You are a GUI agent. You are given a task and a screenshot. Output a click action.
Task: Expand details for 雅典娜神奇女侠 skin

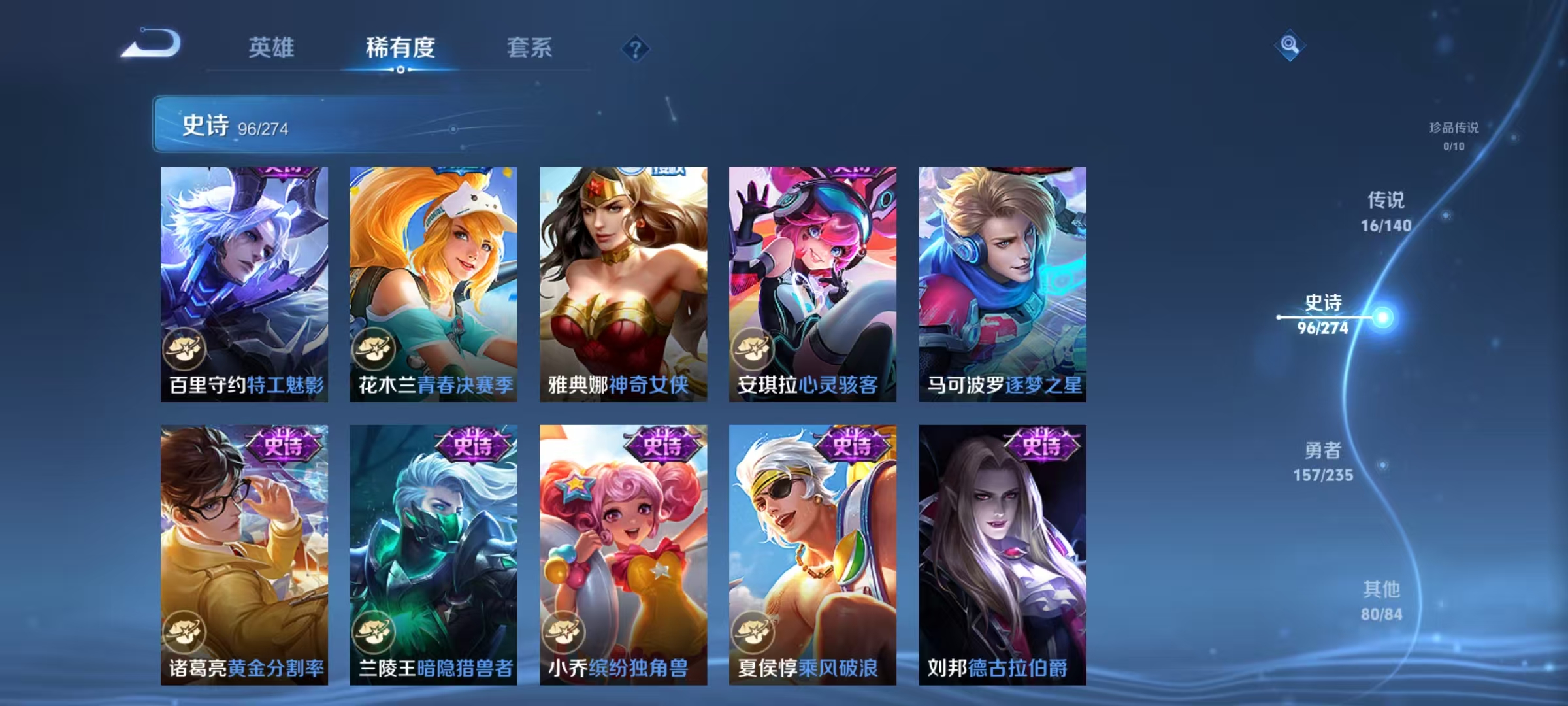point(624,278)
